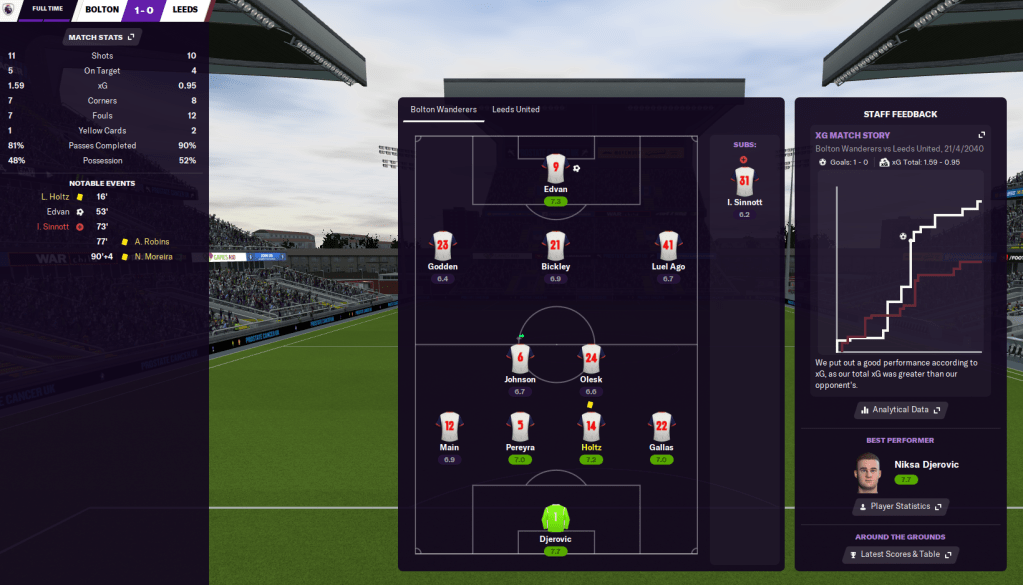Switch to the Leeds United tab
Viewport: 1023px width, 585px height.
pyautogui.click(x=515, y=109)
